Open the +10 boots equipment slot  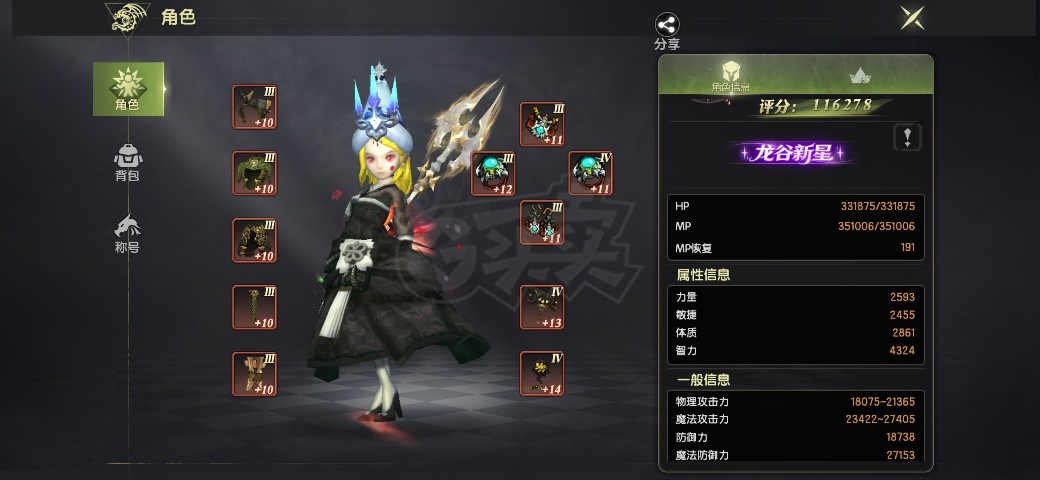(254, 374)
